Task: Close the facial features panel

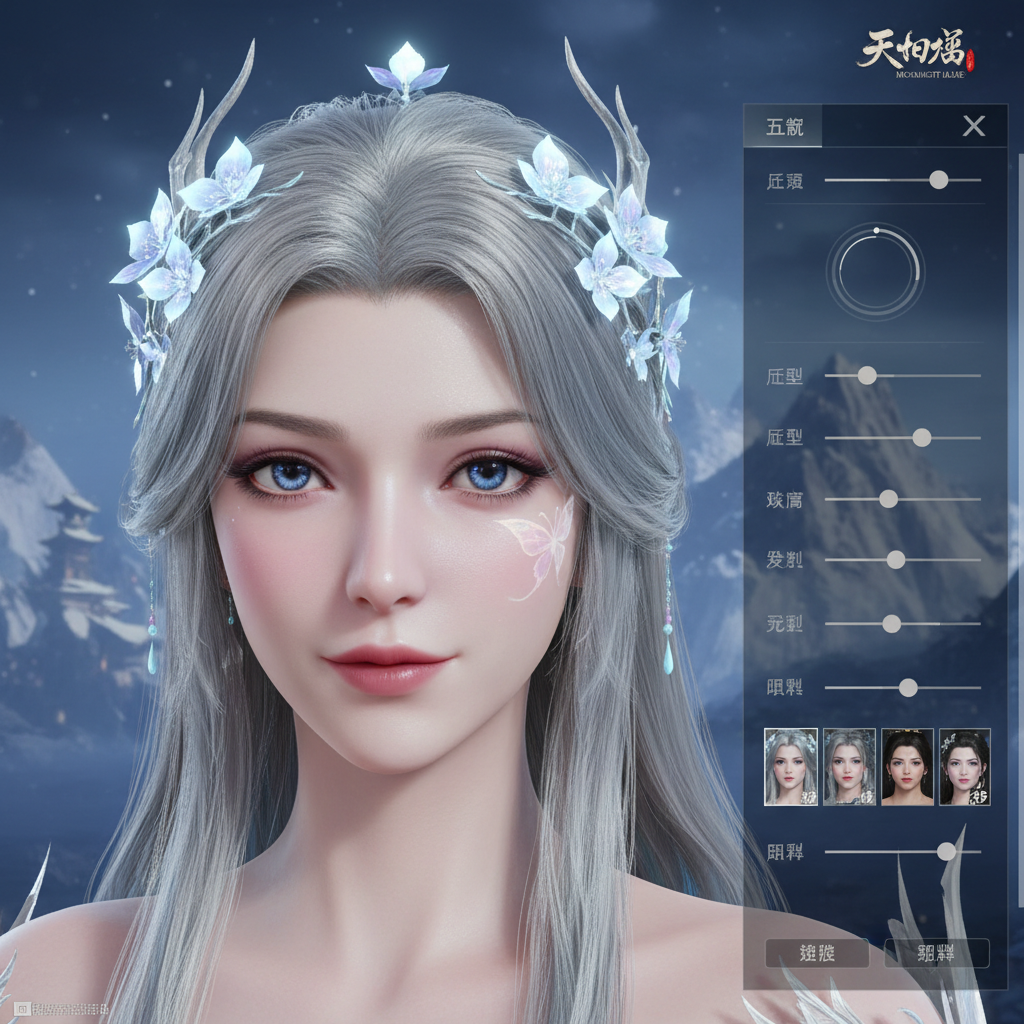Action: 973,126
